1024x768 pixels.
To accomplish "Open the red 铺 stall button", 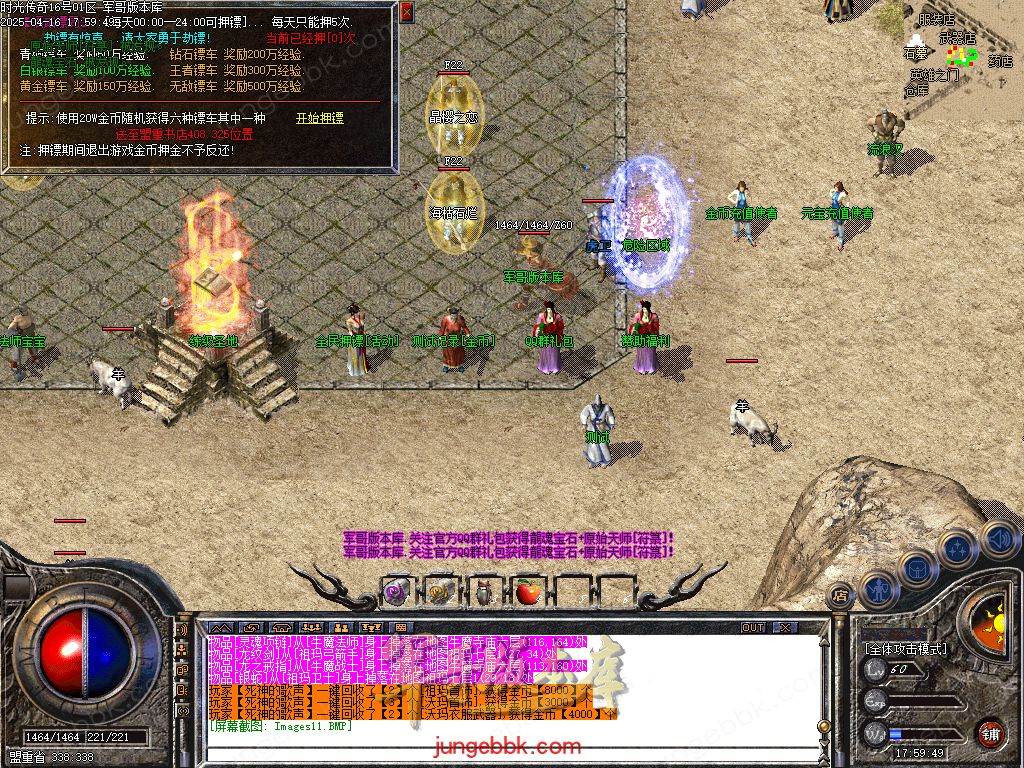I will [990, 733].
